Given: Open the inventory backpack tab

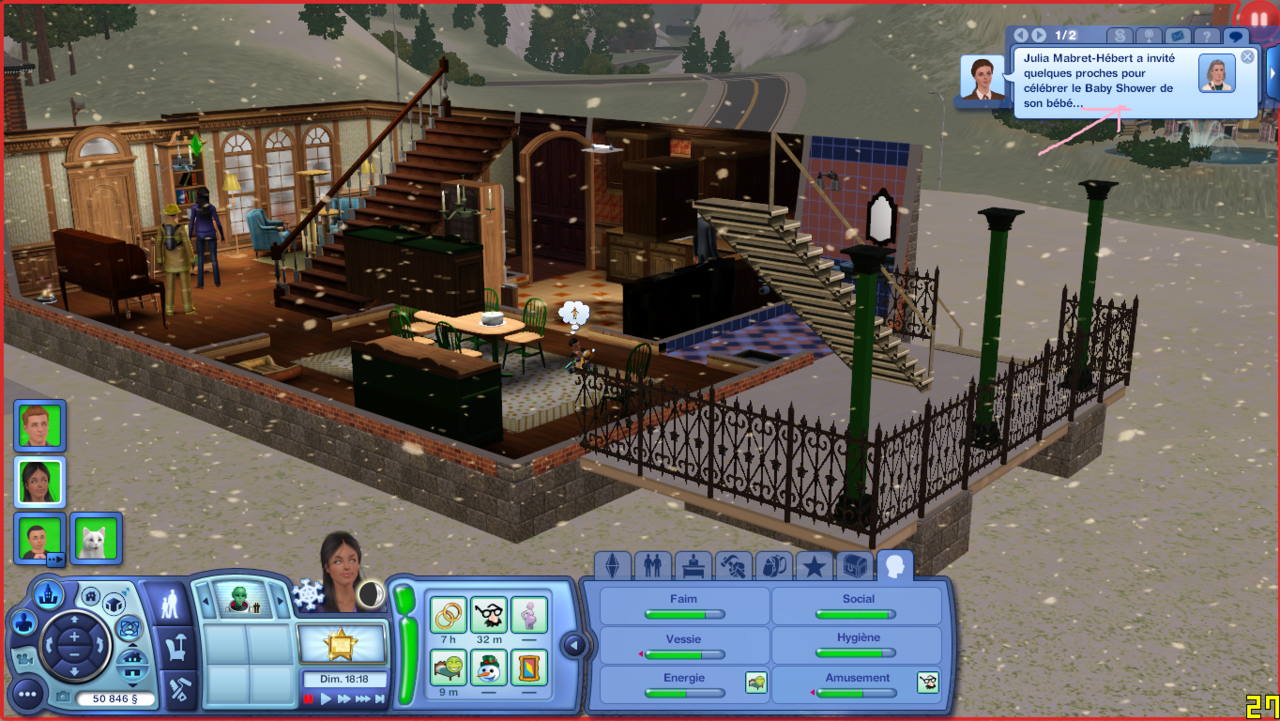Looking at the screenshot, I should coord(773,567).
